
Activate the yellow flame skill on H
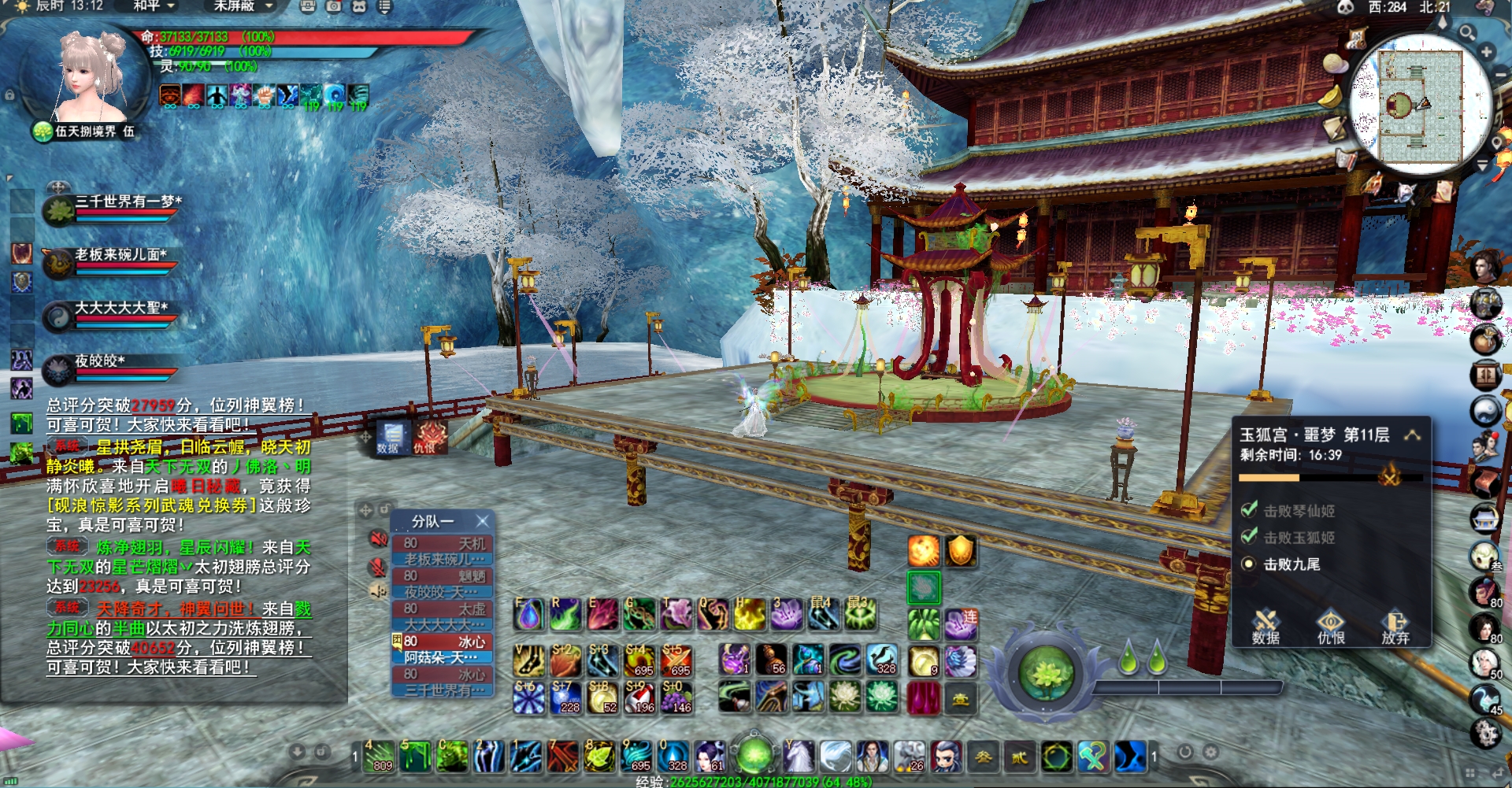750,615
